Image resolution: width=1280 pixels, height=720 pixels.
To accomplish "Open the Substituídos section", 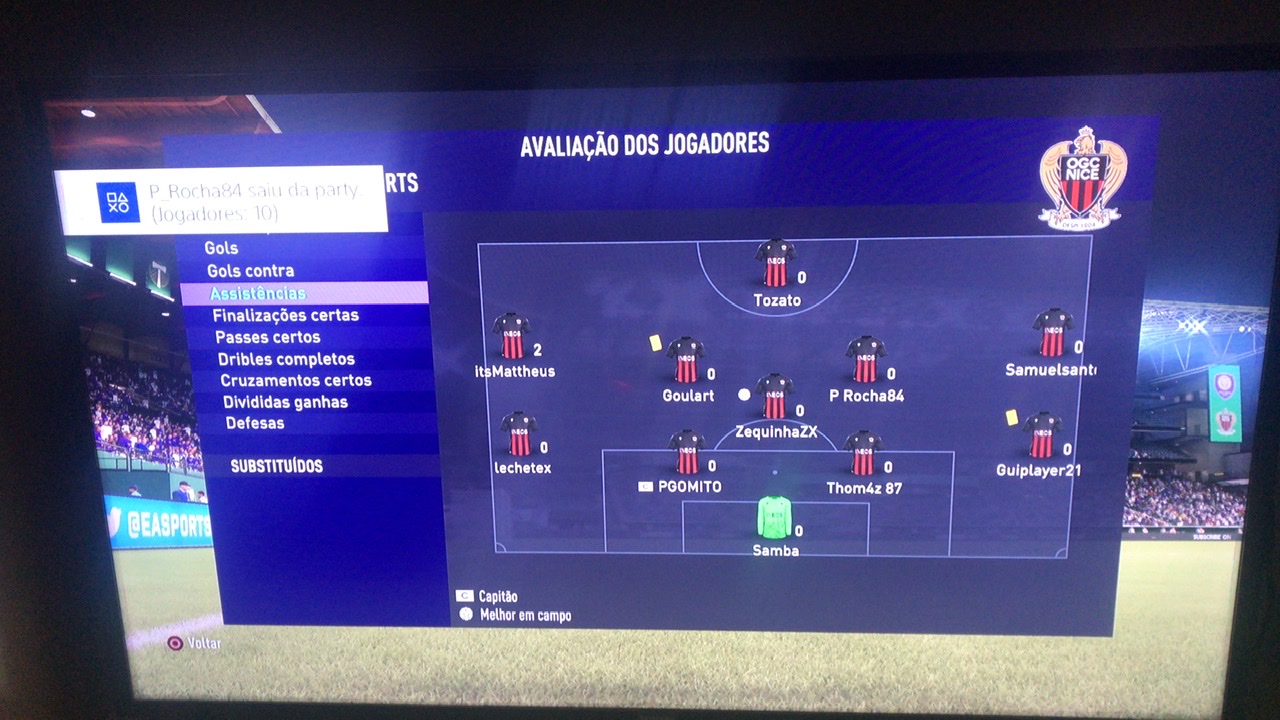I will pyautogui.click(x=277, y=467).
